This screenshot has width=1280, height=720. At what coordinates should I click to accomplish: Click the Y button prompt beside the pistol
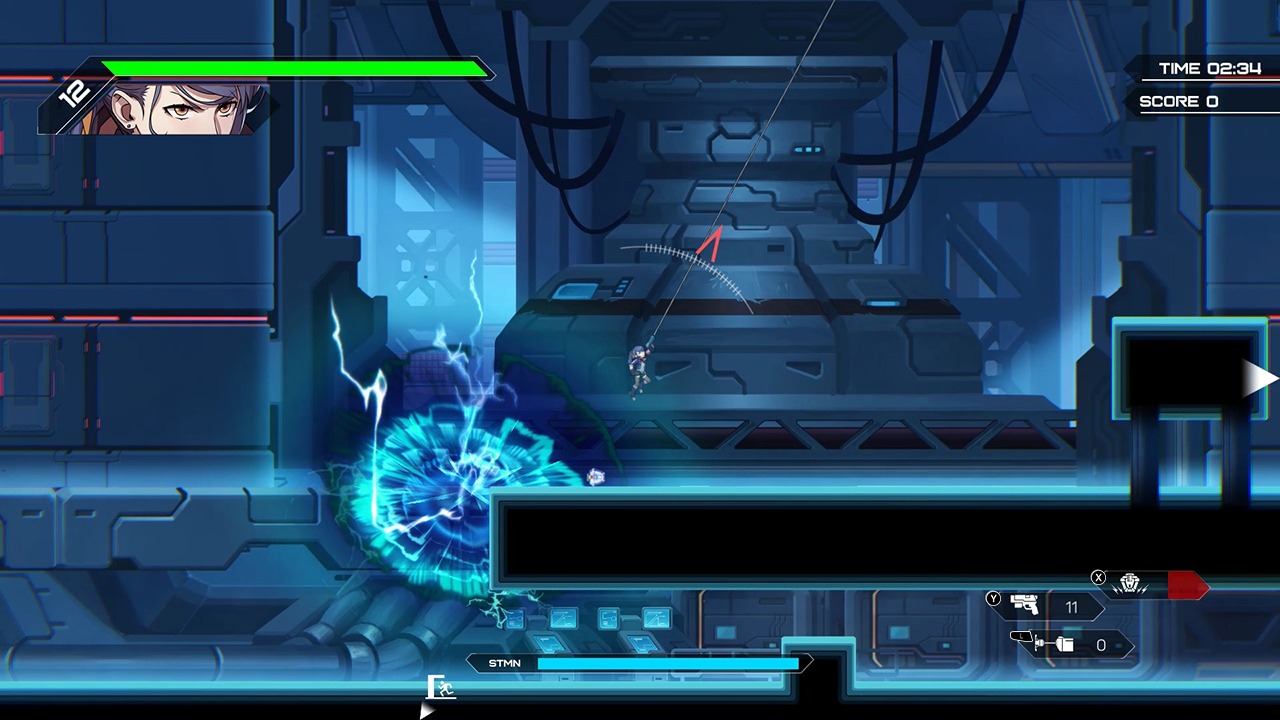click(993, 598)
